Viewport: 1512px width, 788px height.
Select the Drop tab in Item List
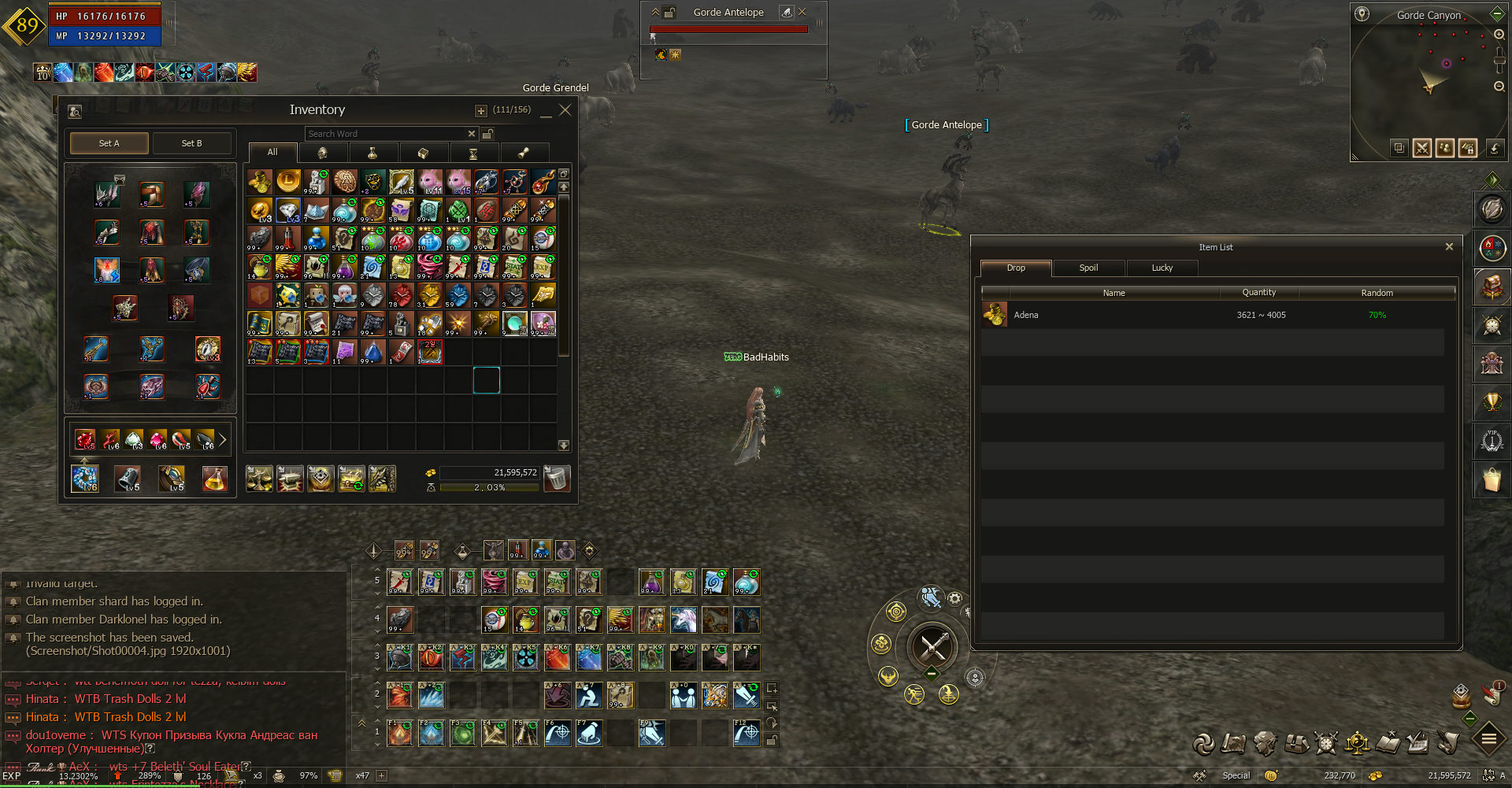click(x=1016, y=268)
